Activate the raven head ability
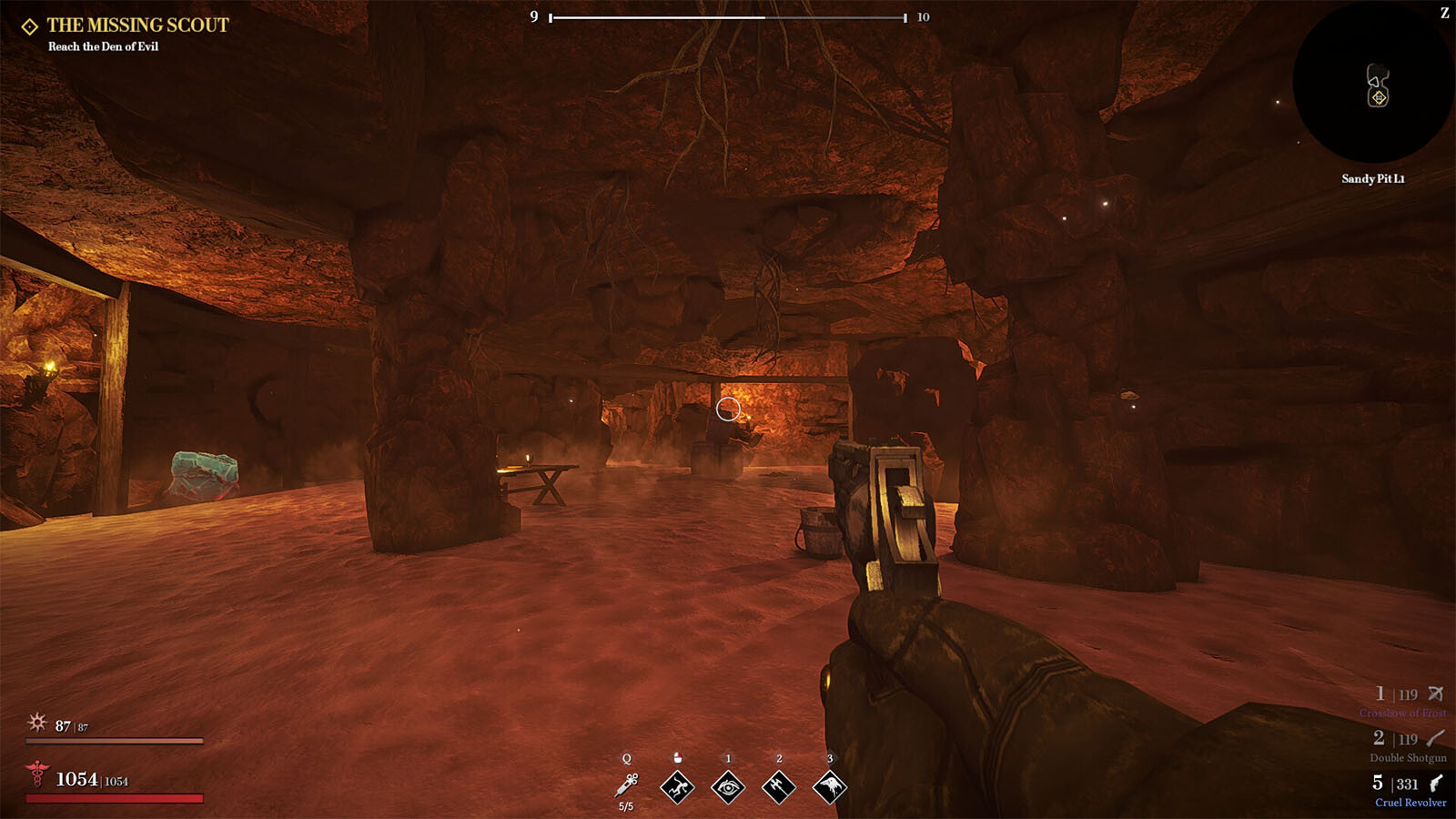1456x819 pixels. pyautogui.click(x=829, y=786)
